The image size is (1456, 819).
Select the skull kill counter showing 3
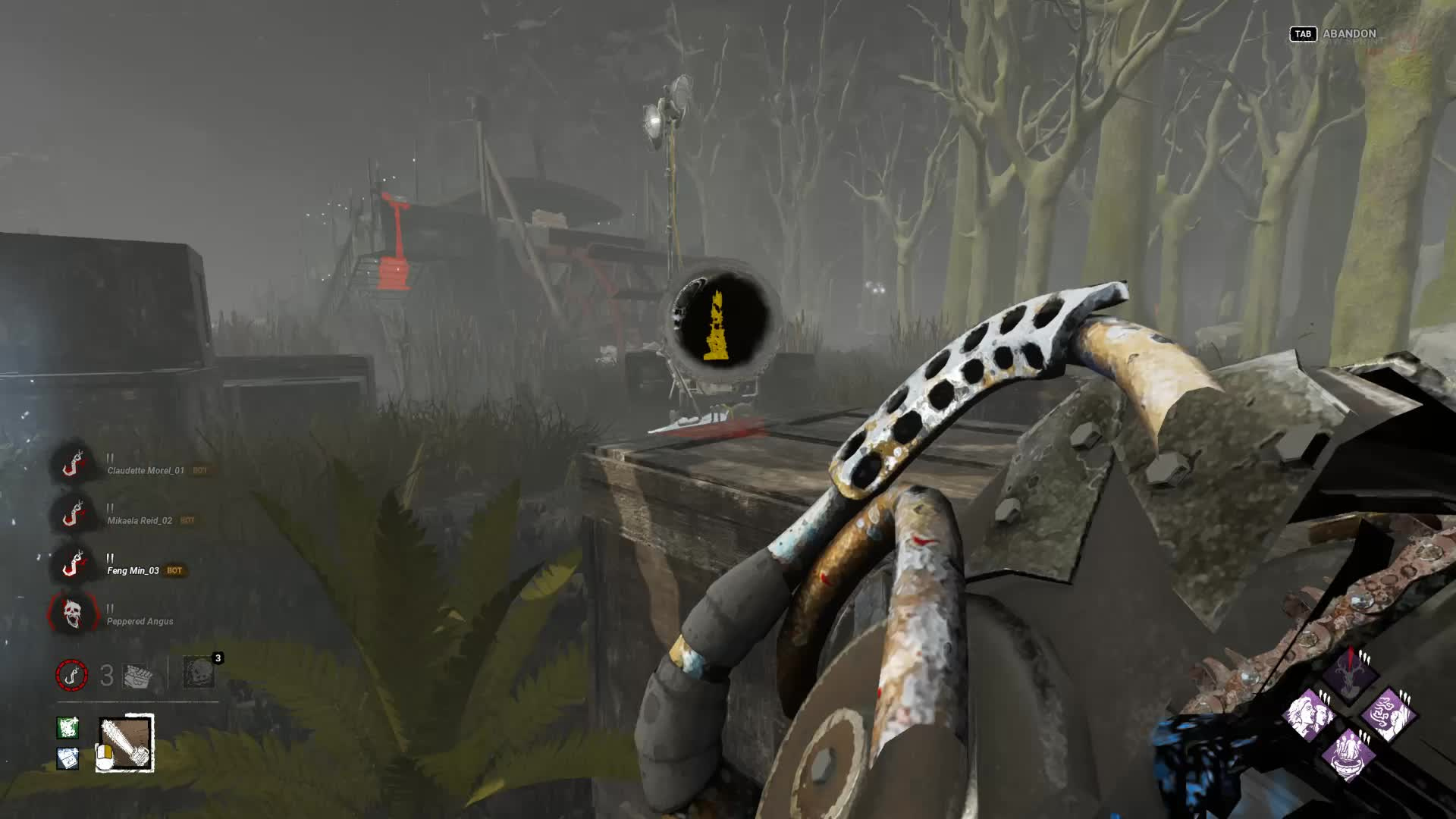click(x=199, y=673)
